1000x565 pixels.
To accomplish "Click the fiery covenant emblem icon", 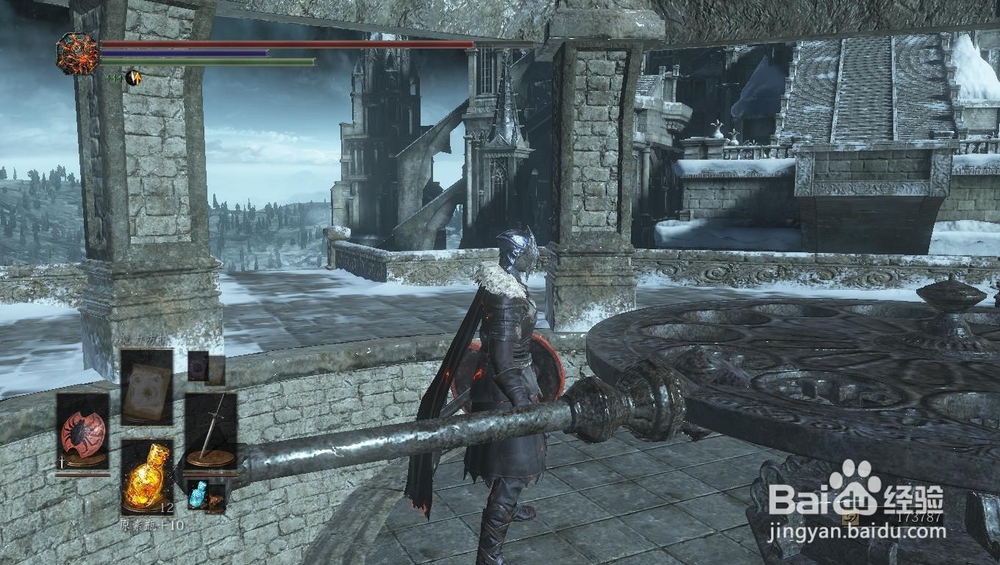I will [x=77, y=53].
